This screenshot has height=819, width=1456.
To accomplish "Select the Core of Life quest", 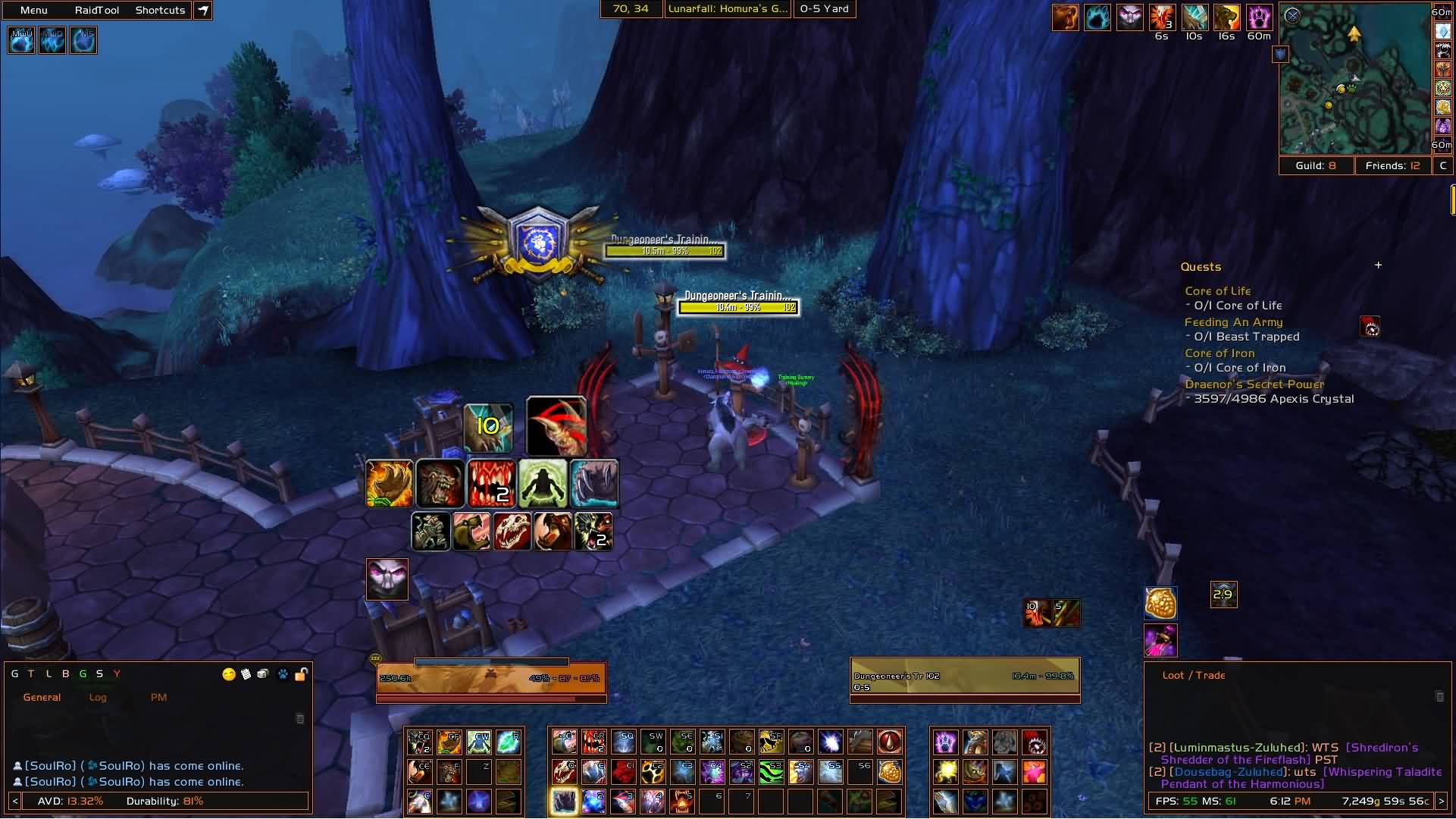I will pos(1218,291).
